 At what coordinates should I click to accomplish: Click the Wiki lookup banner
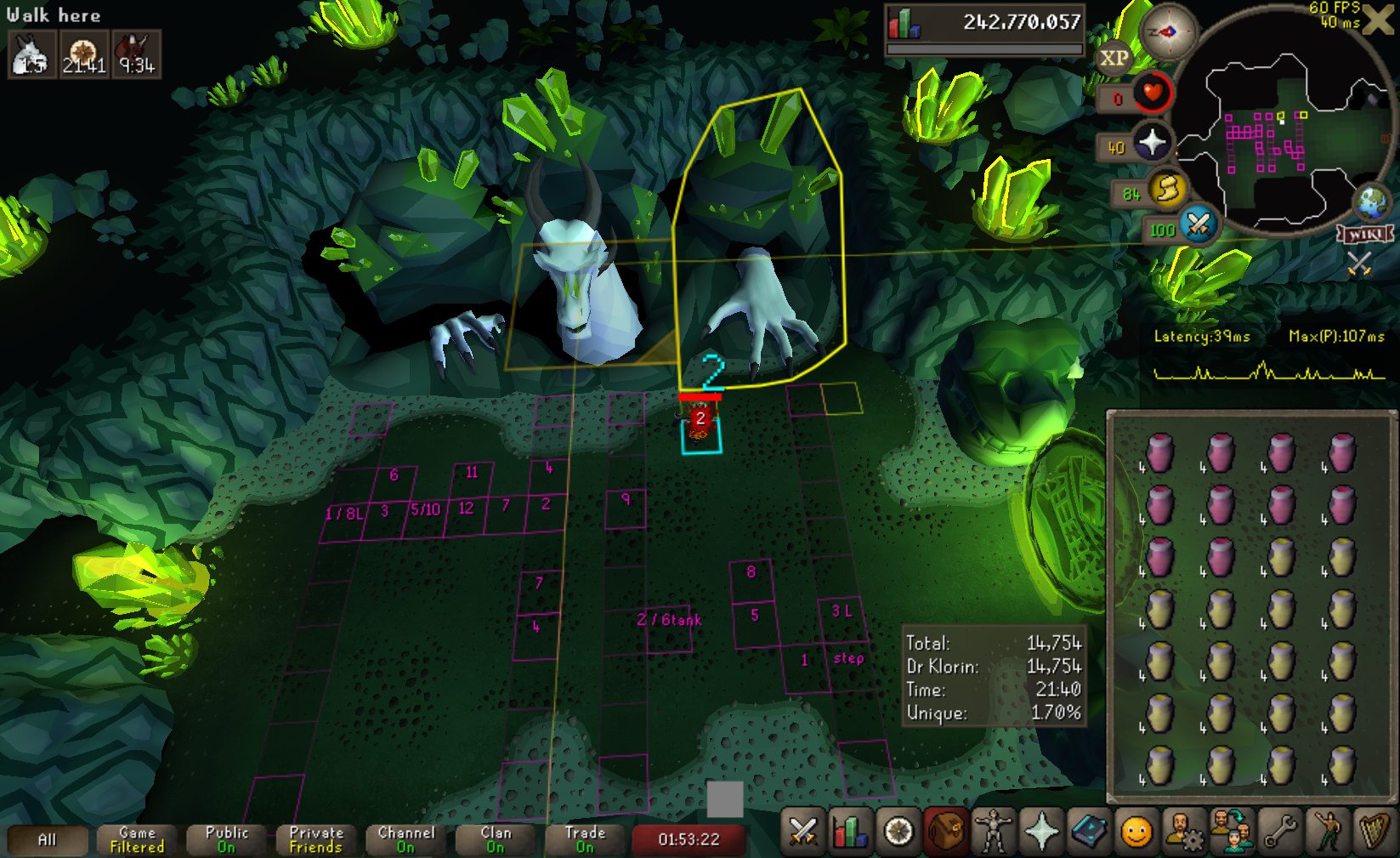click(1366, 234)
